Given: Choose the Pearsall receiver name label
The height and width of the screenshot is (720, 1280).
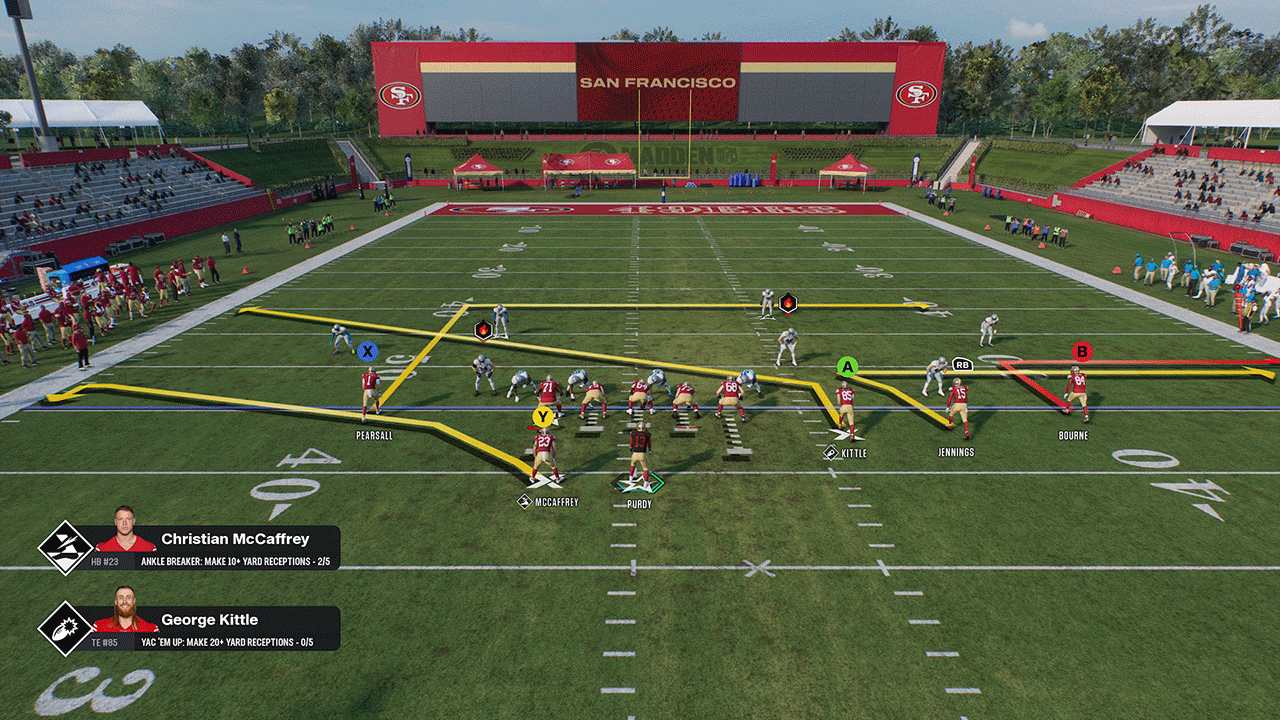Looking at the screenshot, I should [372, 436].
